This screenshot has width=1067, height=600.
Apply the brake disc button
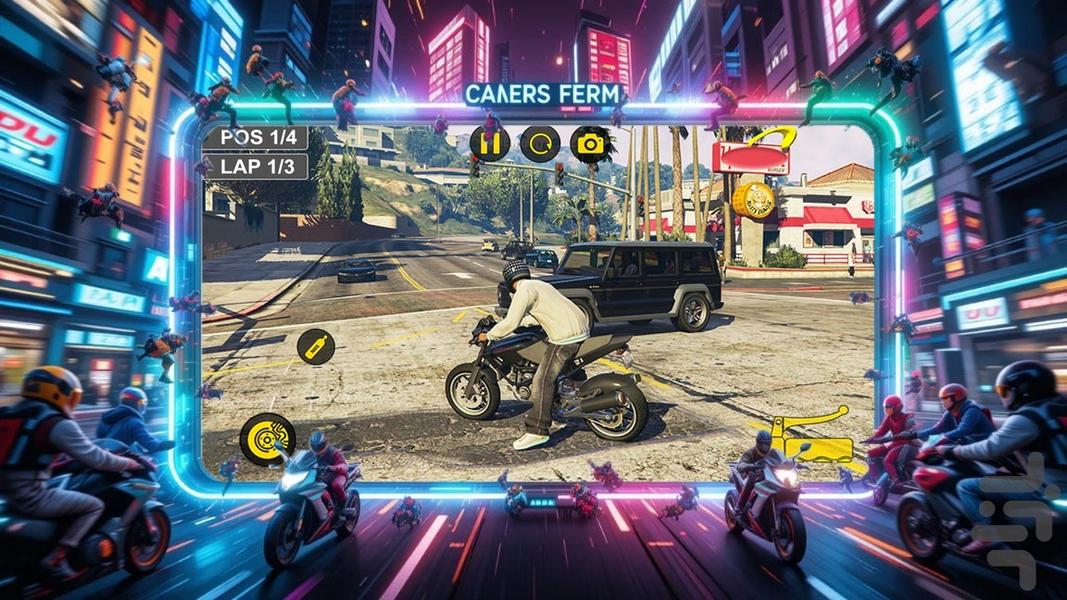pyautogui.click(x=267, y=438)
